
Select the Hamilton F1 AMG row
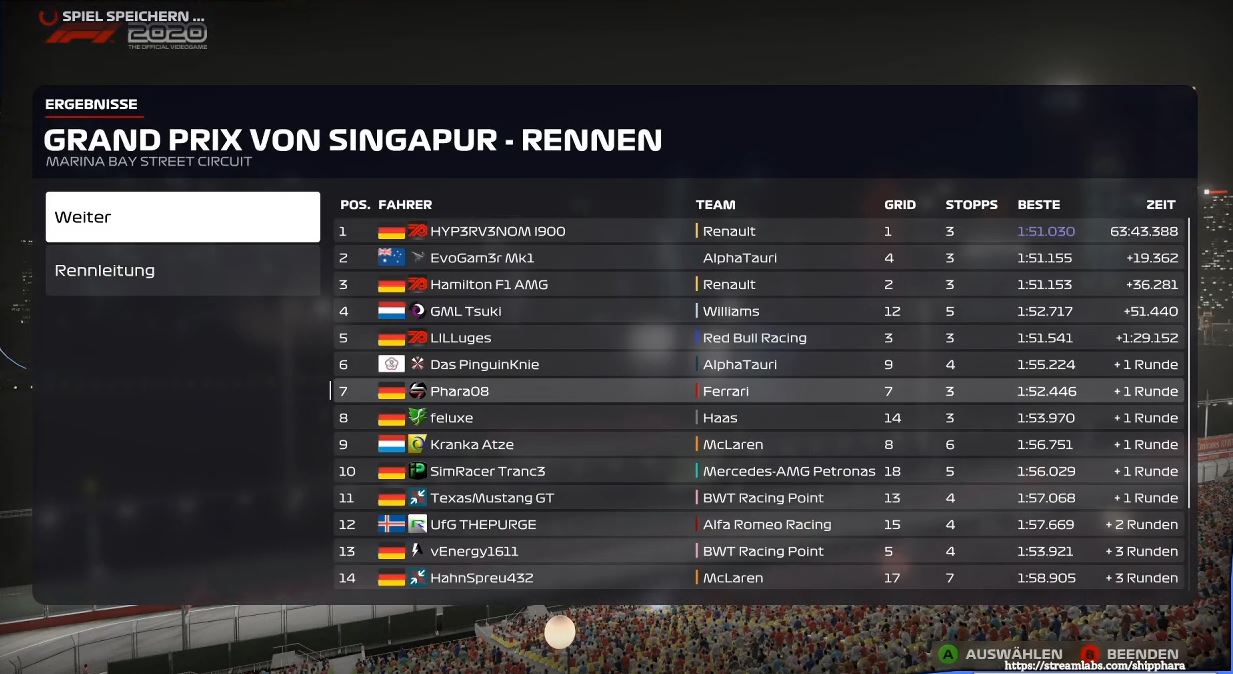[758, 285]
